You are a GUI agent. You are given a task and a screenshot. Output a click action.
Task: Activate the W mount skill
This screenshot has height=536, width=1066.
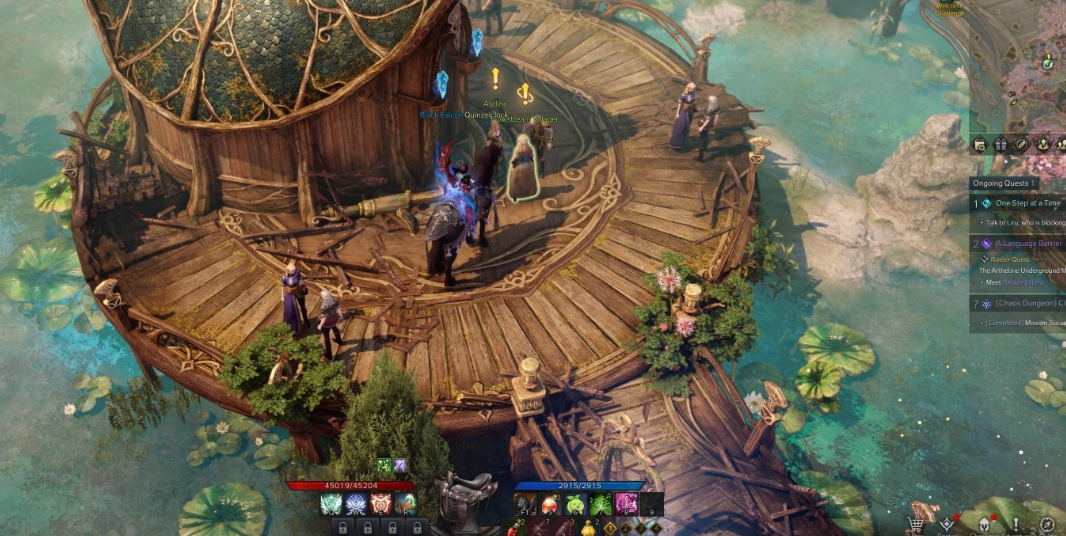click(x=356, y=504)
